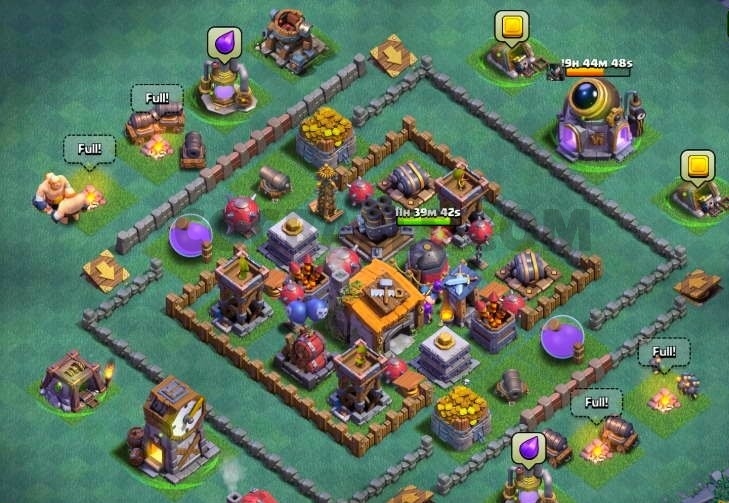
Task: Collect gold from the bubble beside the 9H 44M timer
Action: tap(512, 26)
